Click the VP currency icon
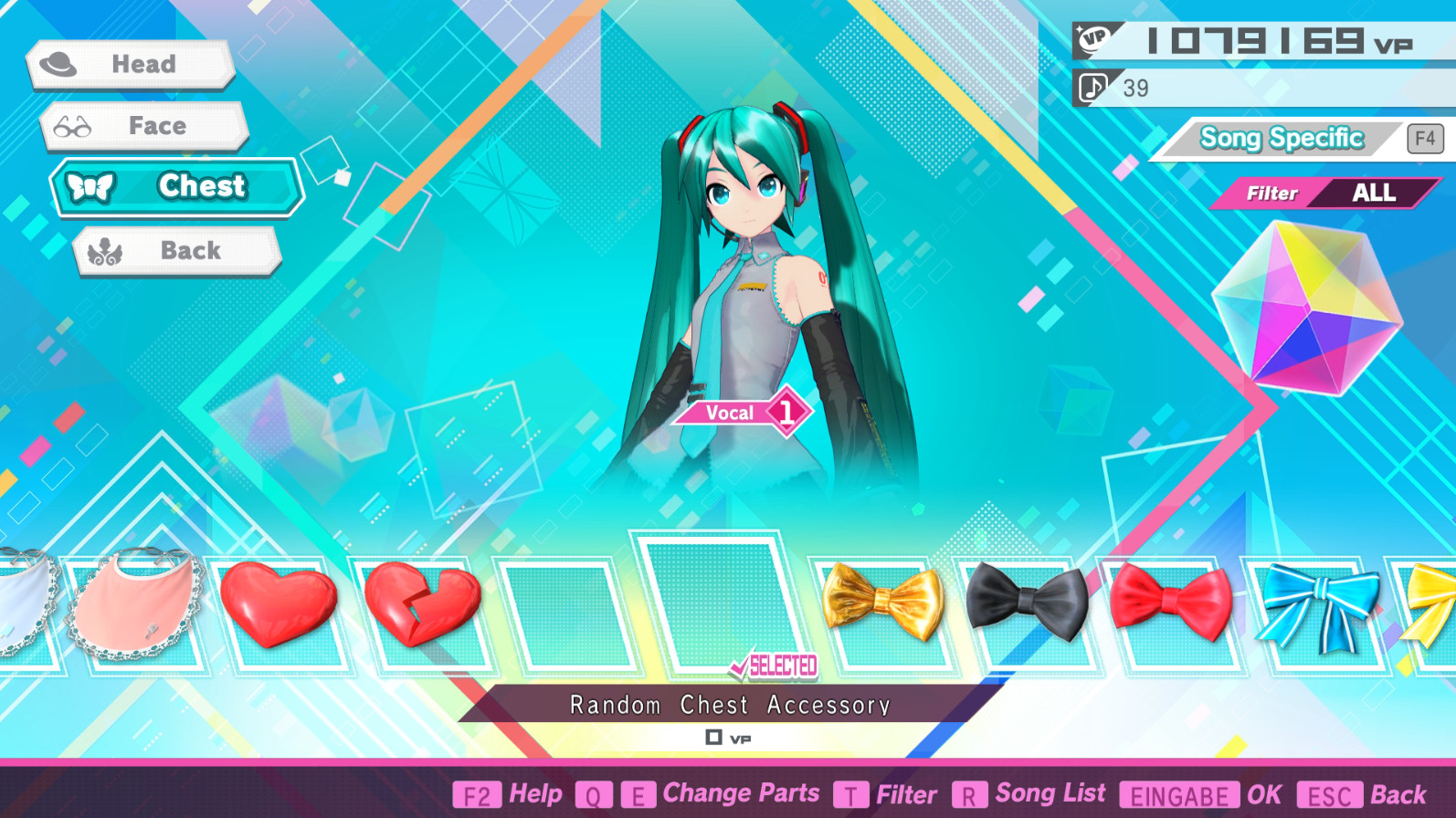Screen dimensions: 1456x818 tap(1095, 37)
